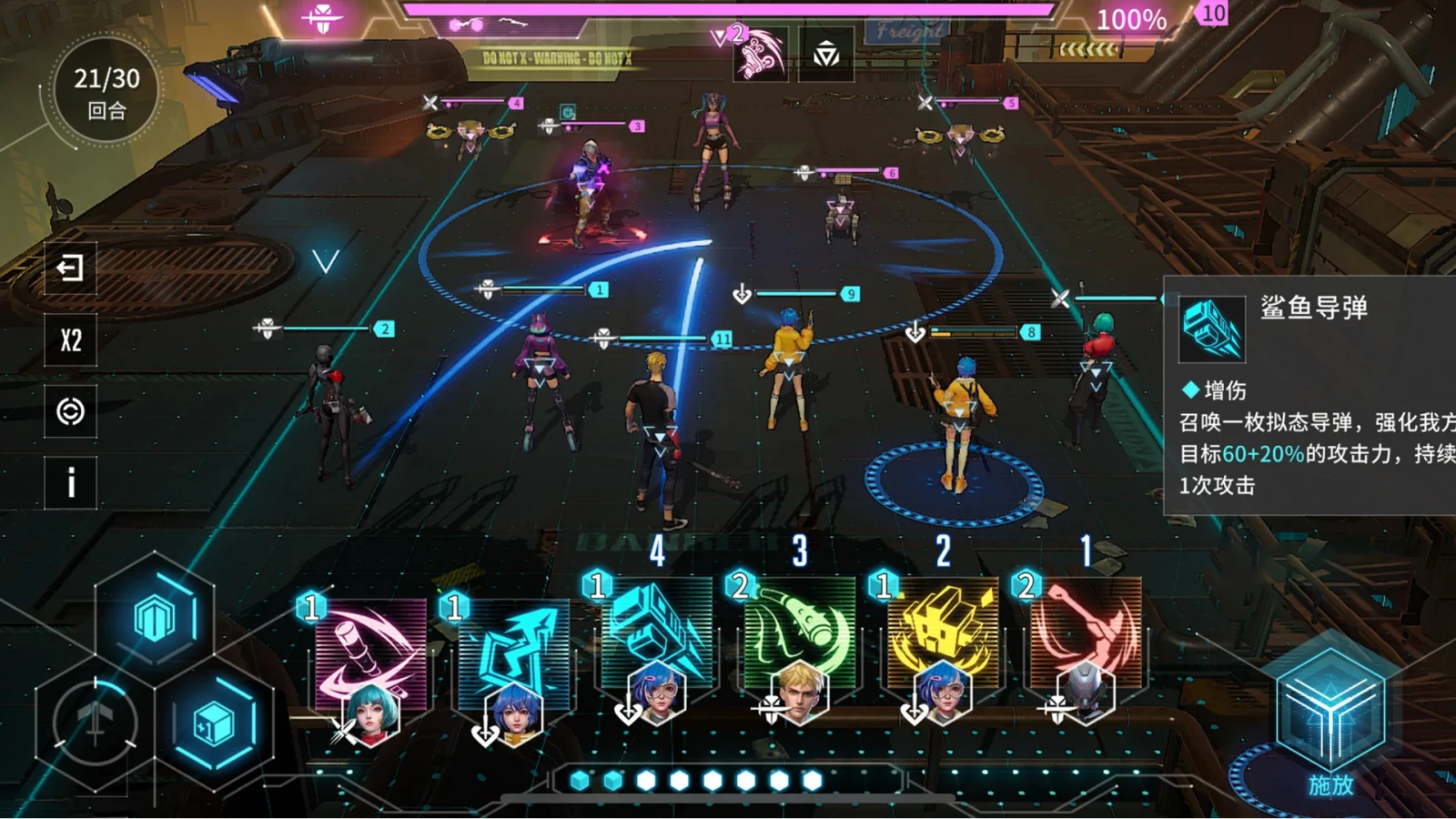Exit the battle via the door icon
The image size is (1456, 819).
tap(70, 268)
